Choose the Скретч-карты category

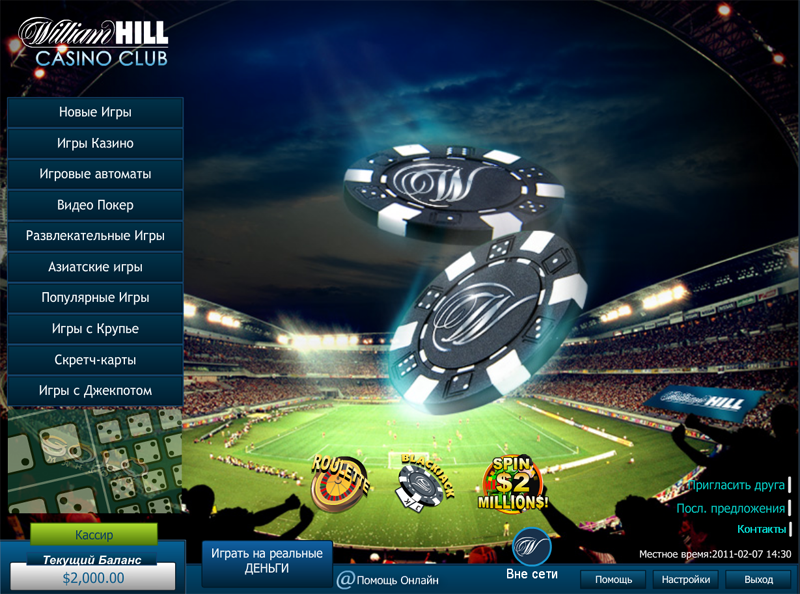95,360
